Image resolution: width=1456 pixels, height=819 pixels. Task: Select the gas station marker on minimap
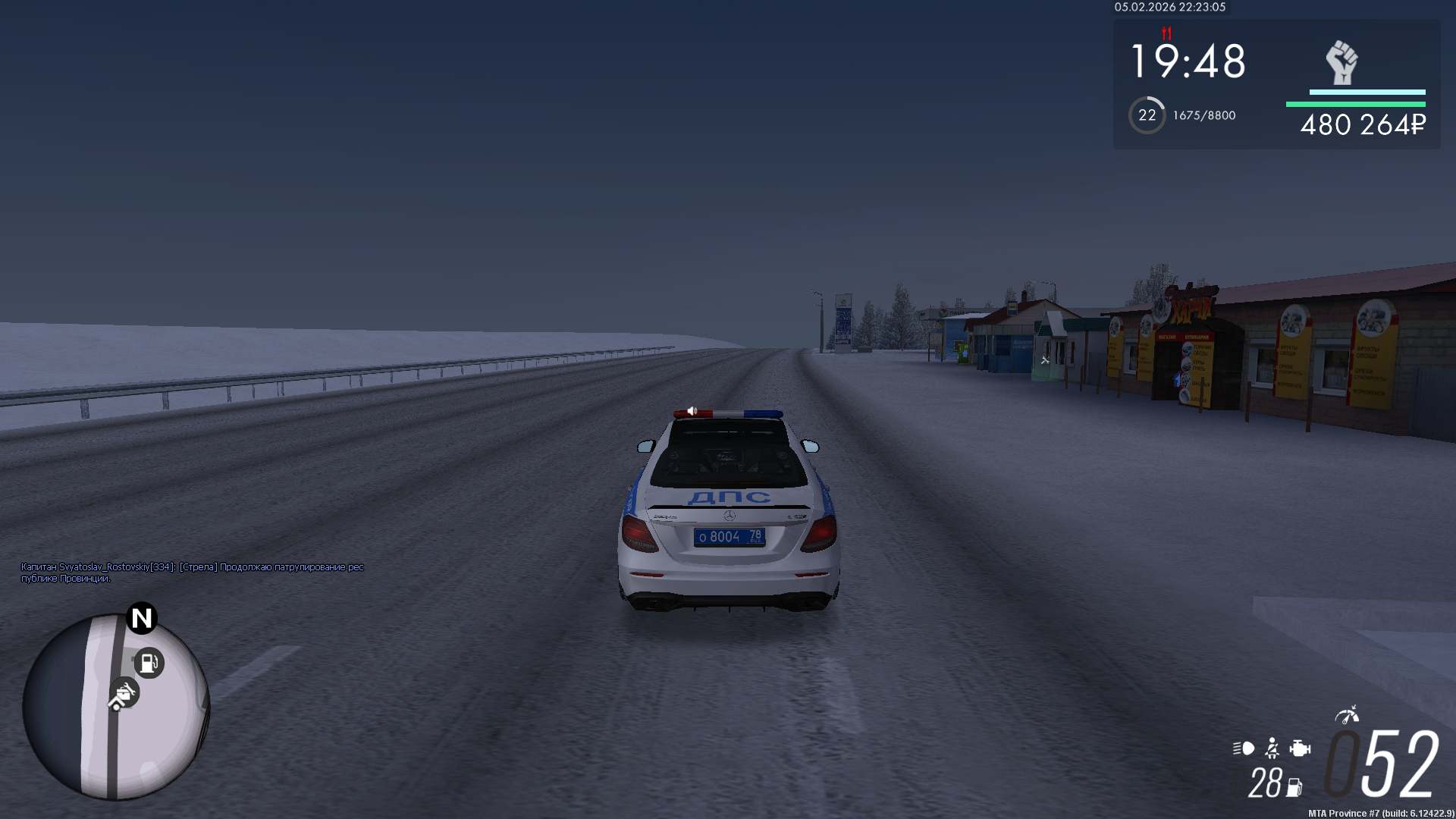(149, 664)
